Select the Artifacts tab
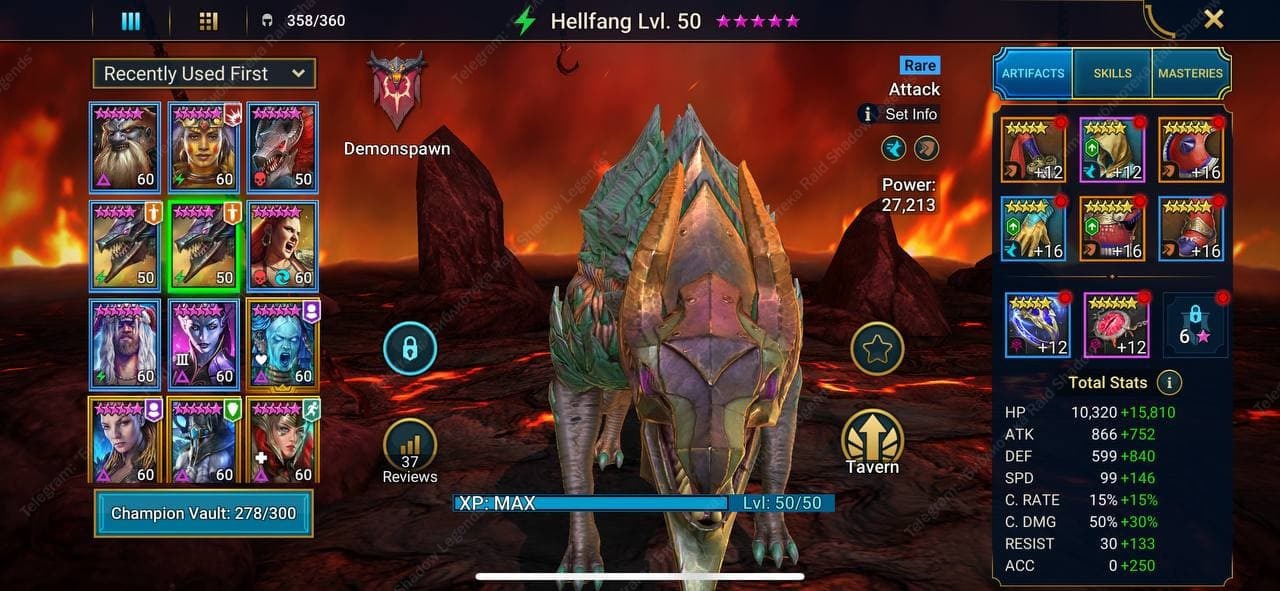 [1033, 73]
